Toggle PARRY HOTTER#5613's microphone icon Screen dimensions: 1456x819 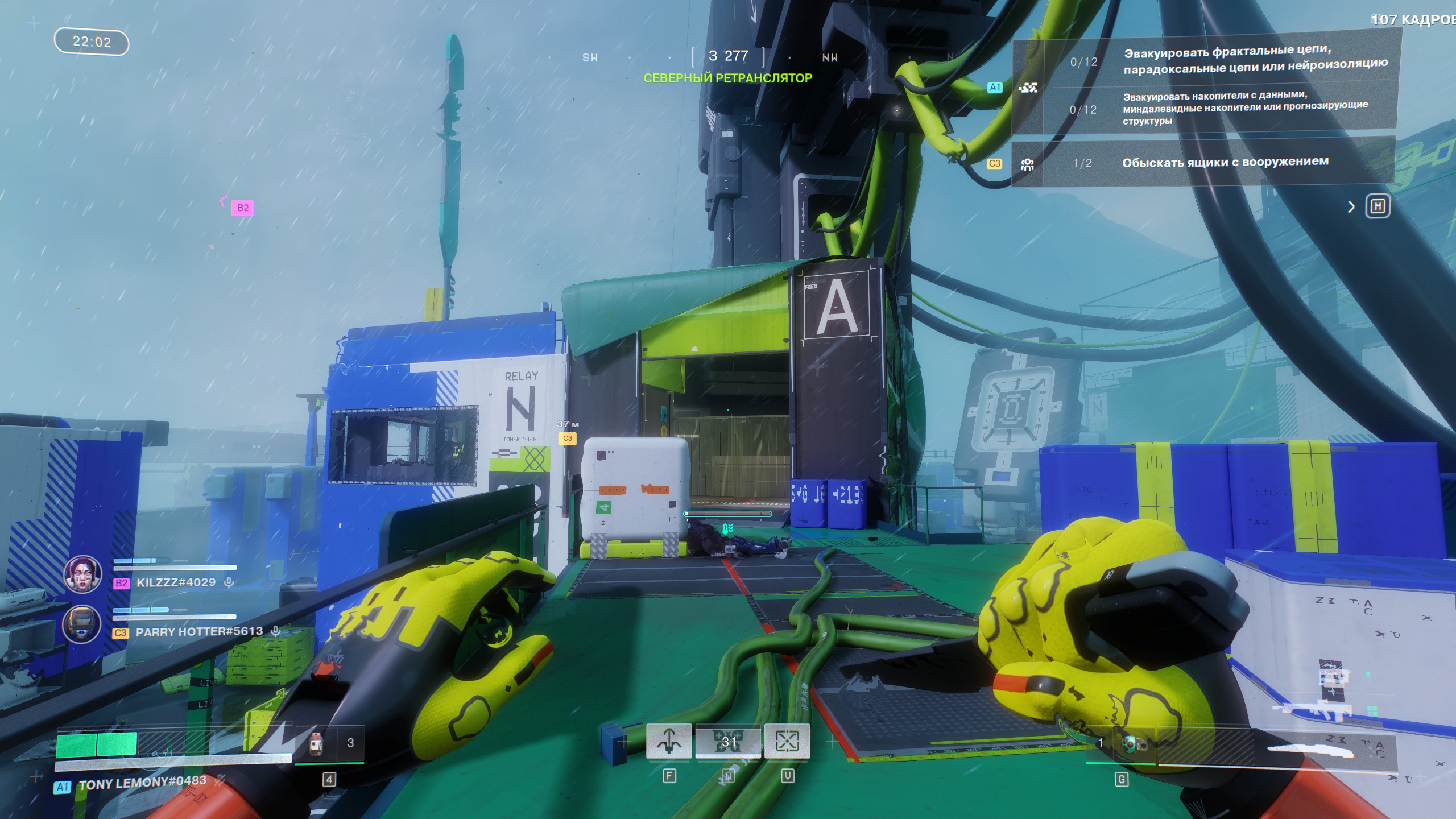(276, 631)
